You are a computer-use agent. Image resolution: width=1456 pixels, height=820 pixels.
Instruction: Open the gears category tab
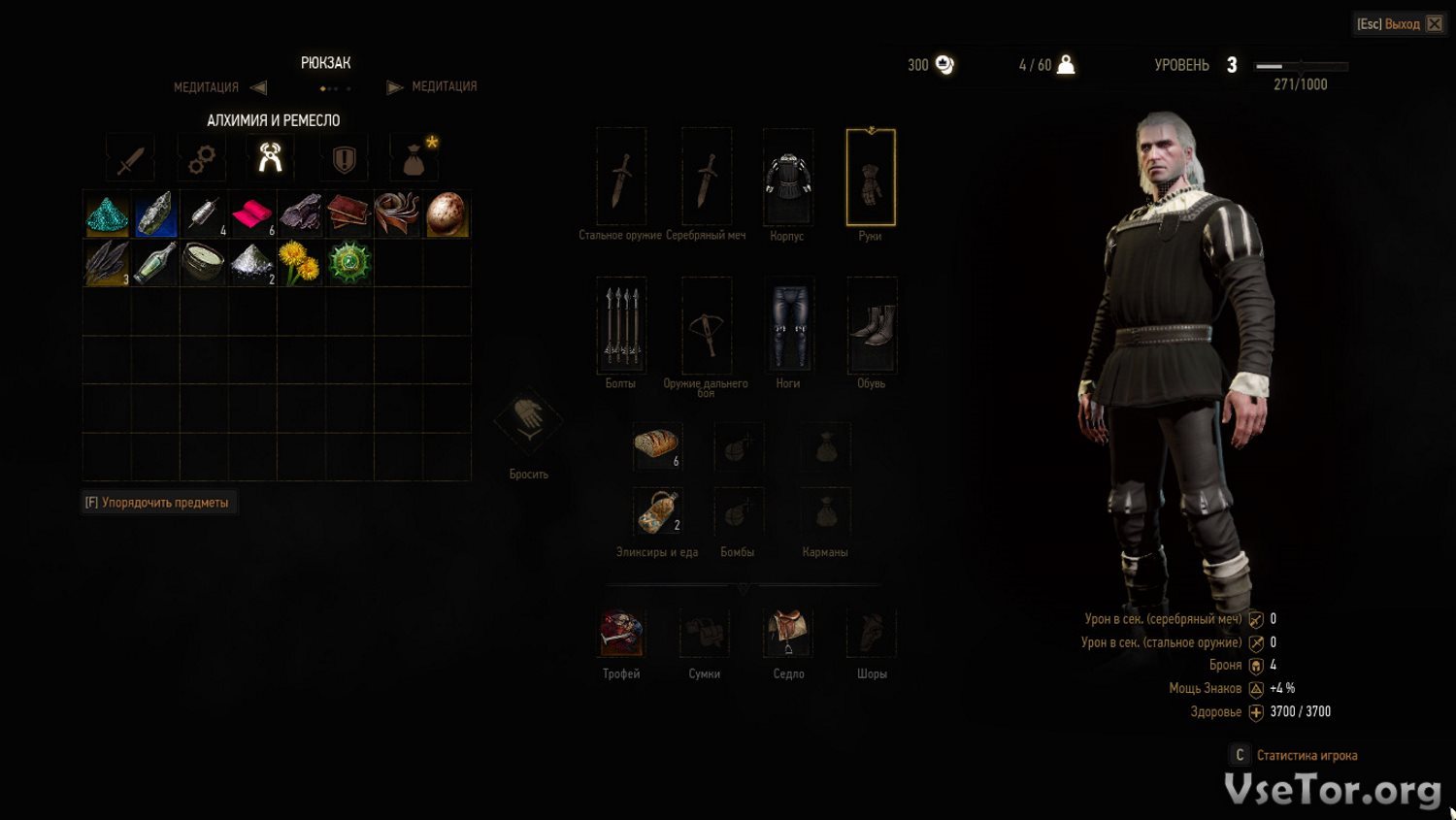tap(201, 159)
